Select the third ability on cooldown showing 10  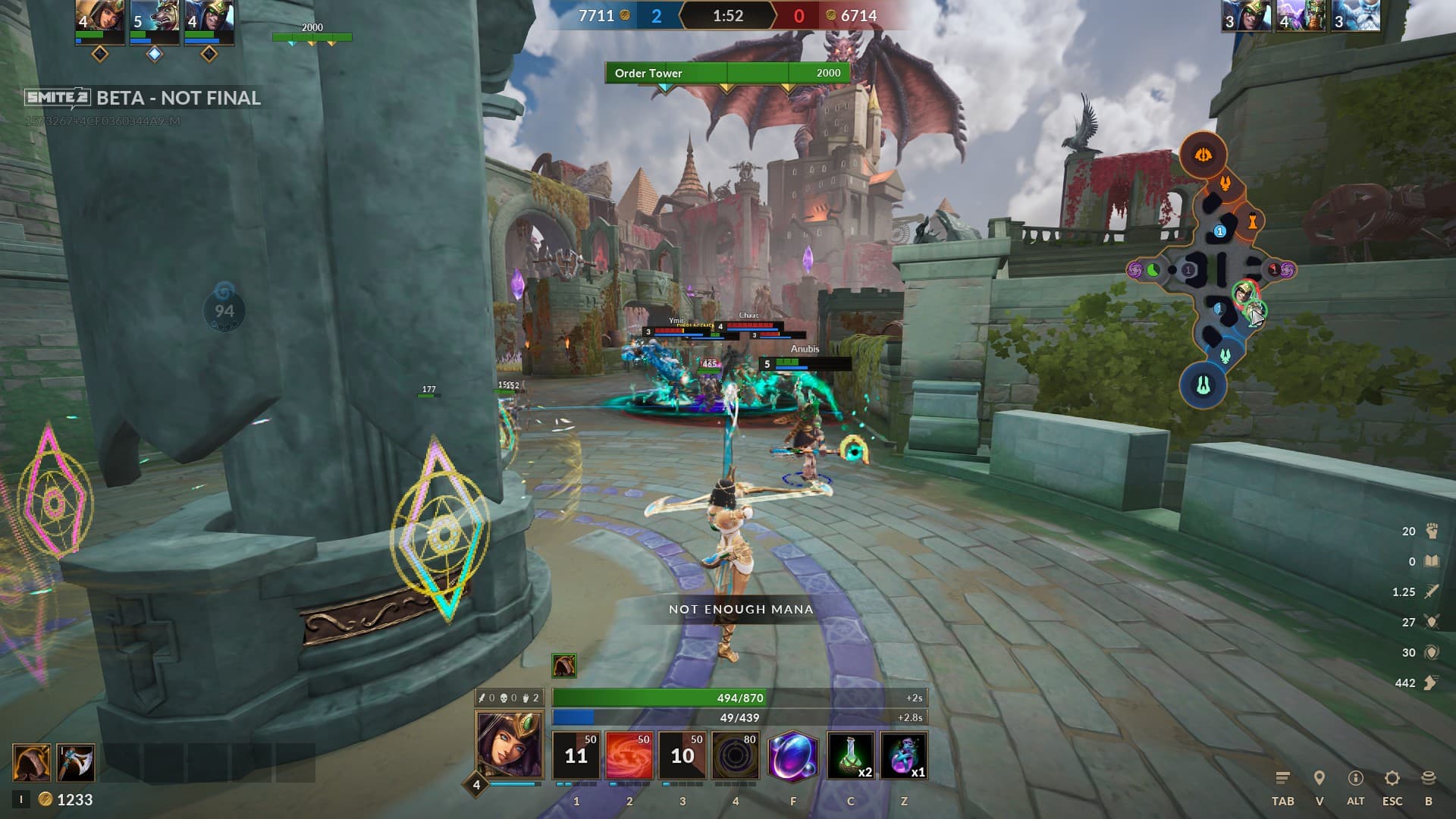point(682,755)
